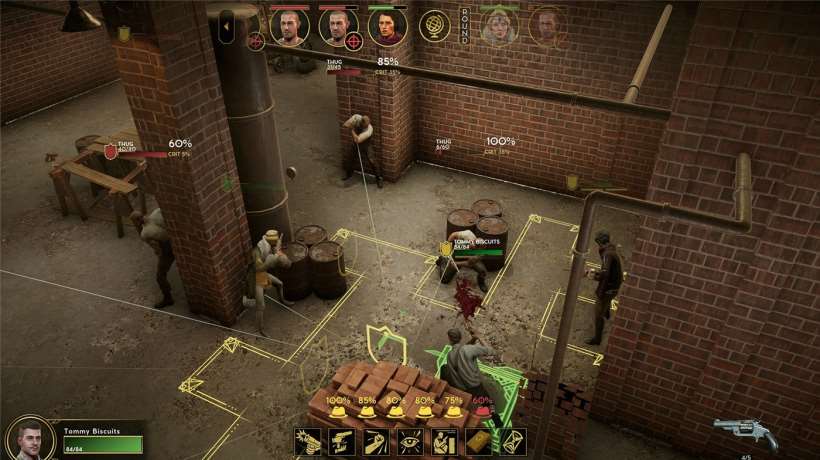End turn with the hourglass icon
This screenshot has width=820, height=460.
pos(512,442)
